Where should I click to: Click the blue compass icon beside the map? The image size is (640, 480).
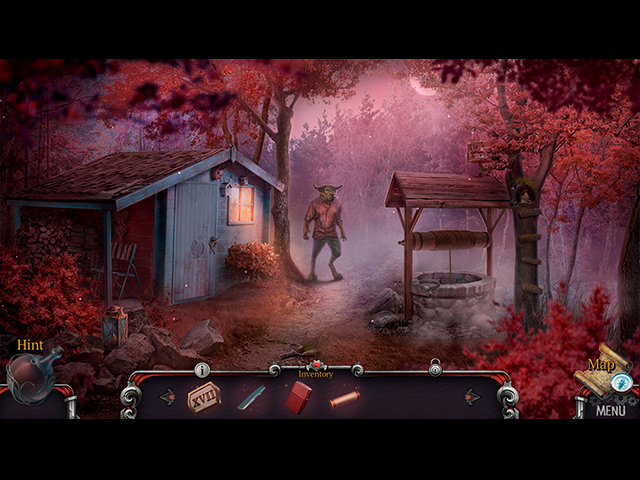621,381
